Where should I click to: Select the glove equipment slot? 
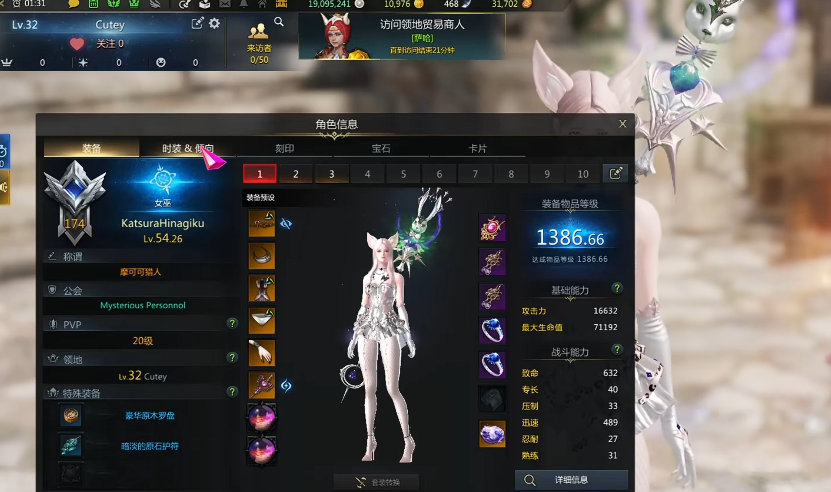click(x=261, y=352)
